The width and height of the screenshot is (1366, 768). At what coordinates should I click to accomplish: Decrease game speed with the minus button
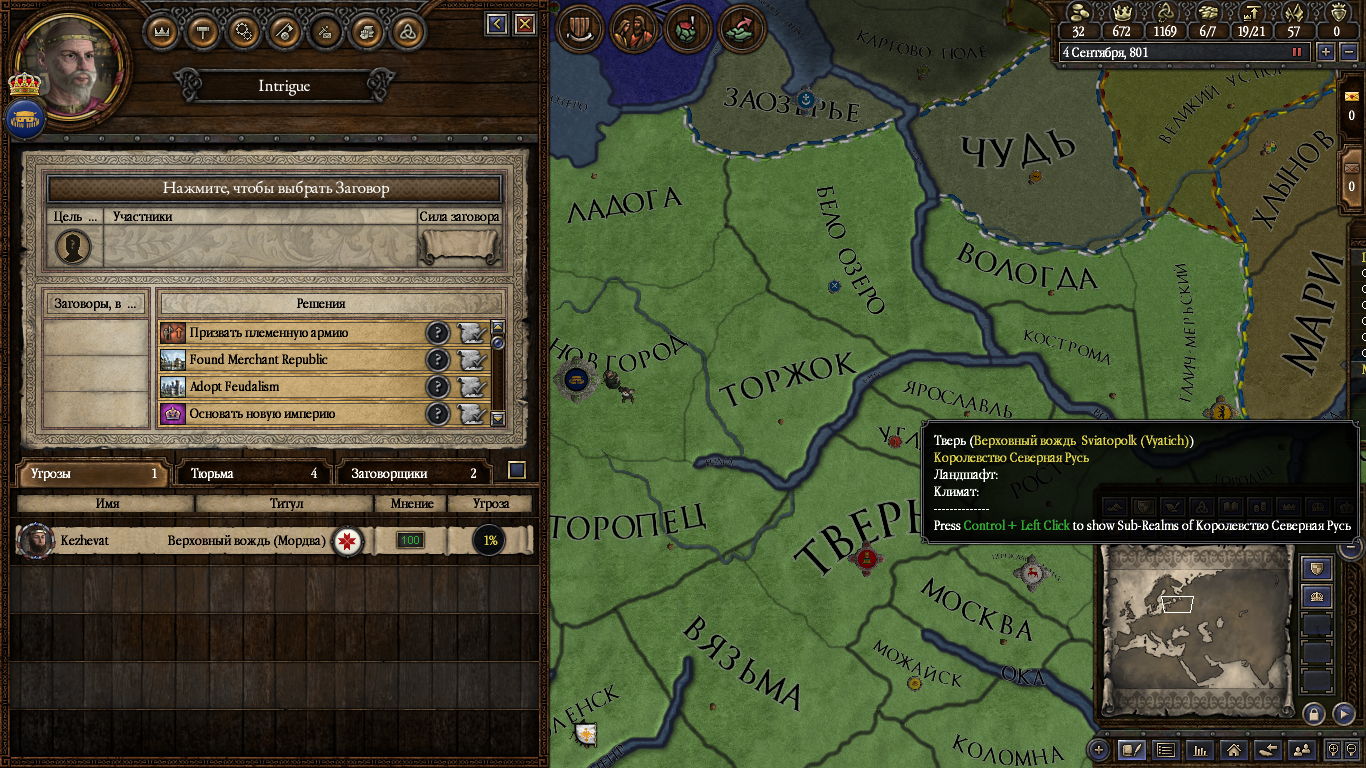(x=1346, y=52)
